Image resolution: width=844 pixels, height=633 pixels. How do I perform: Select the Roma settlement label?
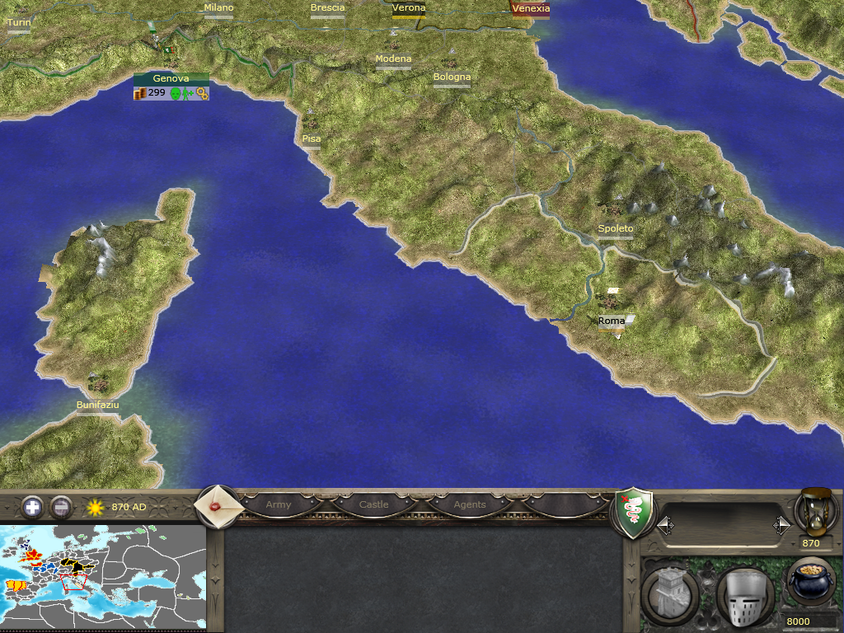pyautogui.click(x=611, y=321)
